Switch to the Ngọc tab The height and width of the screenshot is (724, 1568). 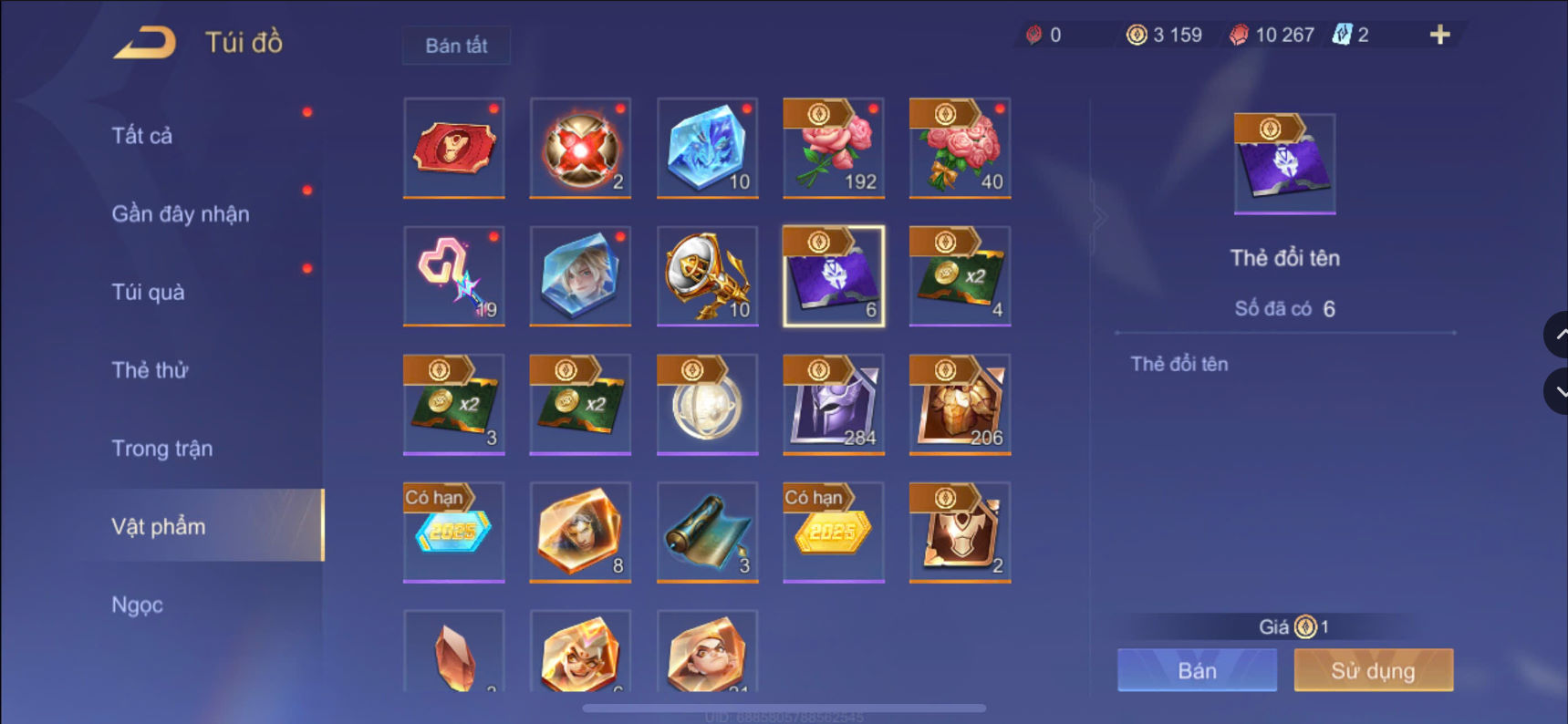(x=136, y=604)
